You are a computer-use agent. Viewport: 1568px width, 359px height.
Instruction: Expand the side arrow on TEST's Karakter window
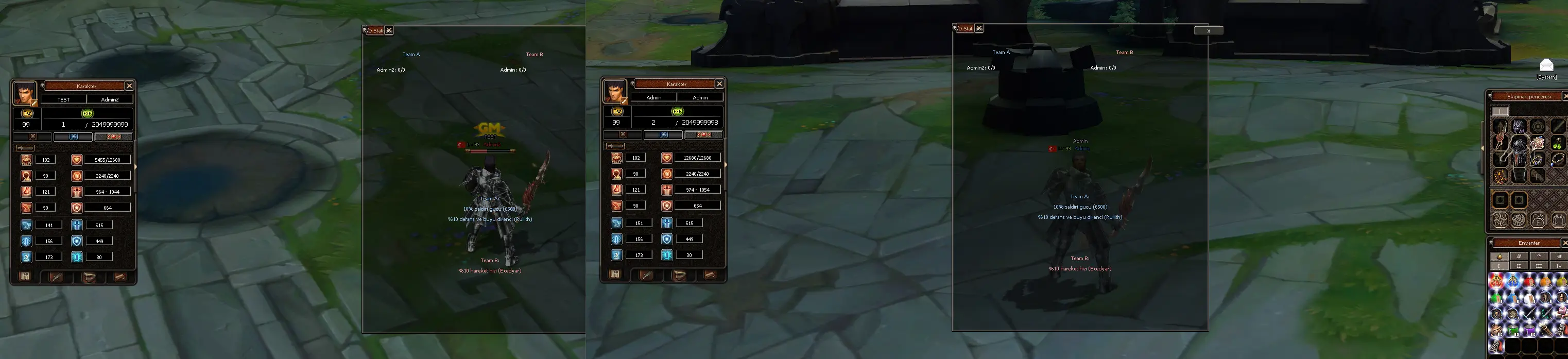pyautogui.click(x=135, y=166)
